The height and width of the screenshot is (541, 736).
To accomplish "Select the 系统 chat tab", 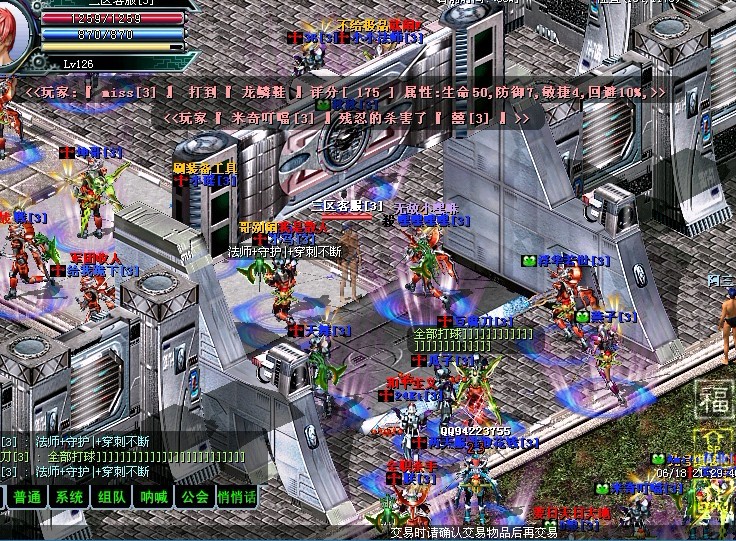I will [x=69, y=497].
